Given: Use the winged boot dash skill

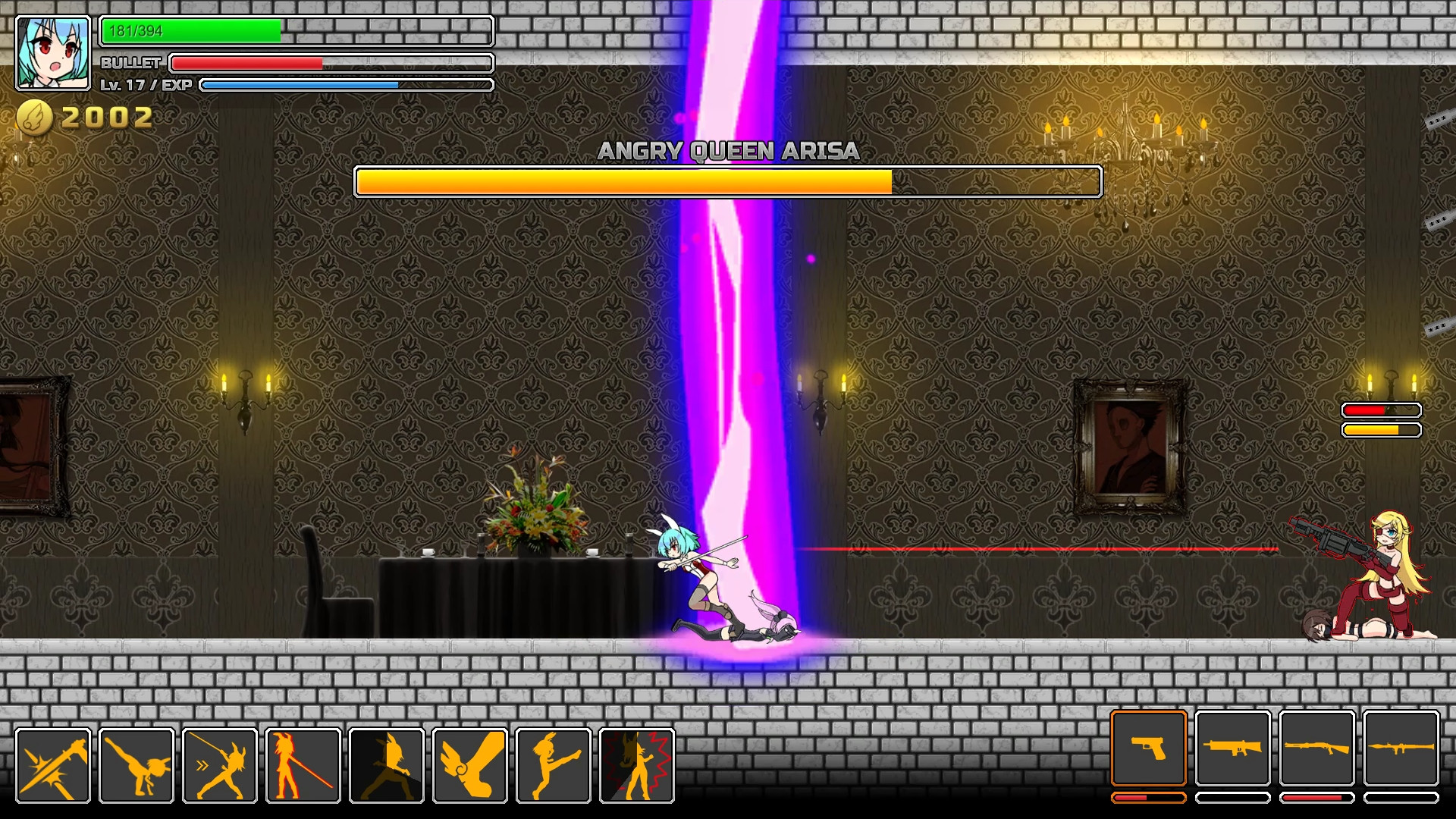Looking at the screenshot, I should pos(470,764).
